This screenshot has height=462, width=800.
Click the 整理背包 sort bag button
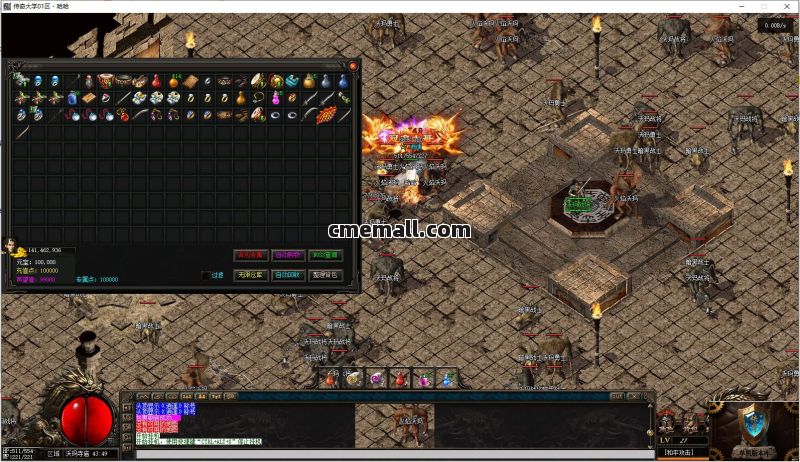pos(324,275)
